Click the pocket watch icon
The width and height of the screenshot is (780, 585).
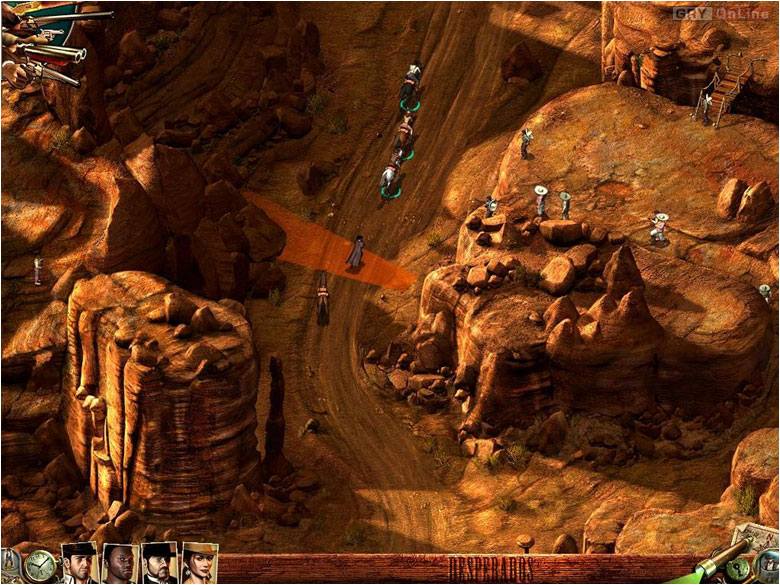pyautogui.click(x=39, y=566)
